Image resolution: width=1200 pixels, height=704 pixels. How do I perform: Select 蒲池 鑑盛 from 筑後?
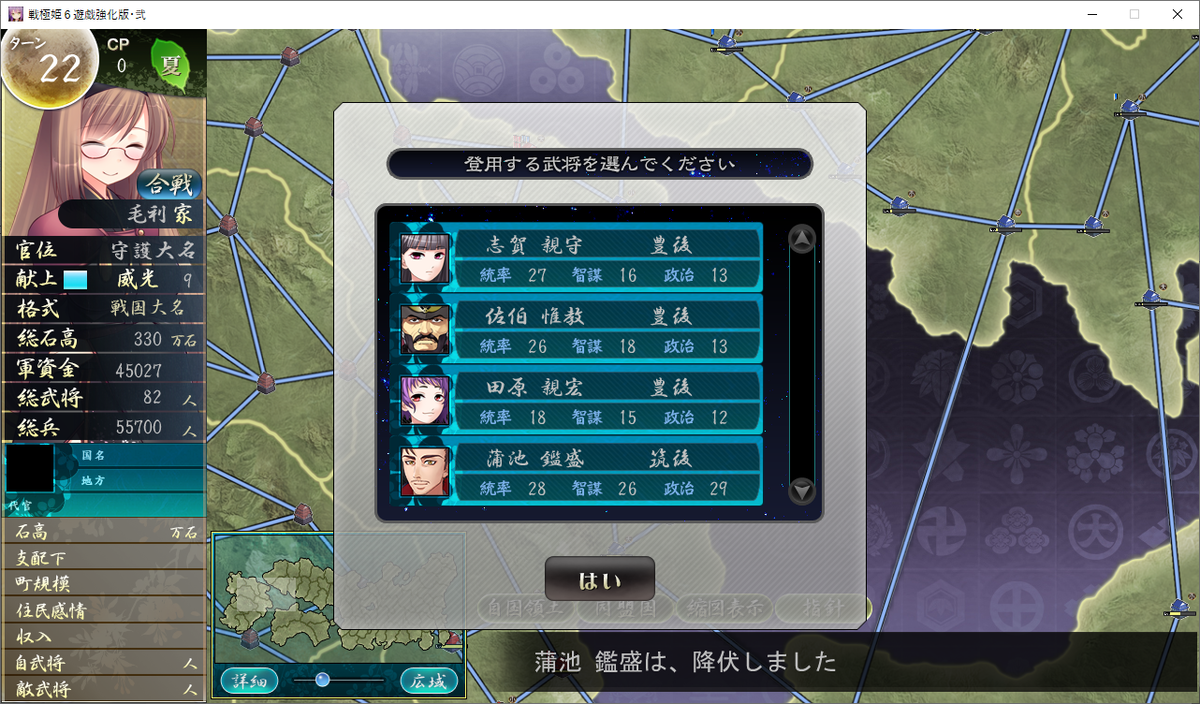click(577, 472)
